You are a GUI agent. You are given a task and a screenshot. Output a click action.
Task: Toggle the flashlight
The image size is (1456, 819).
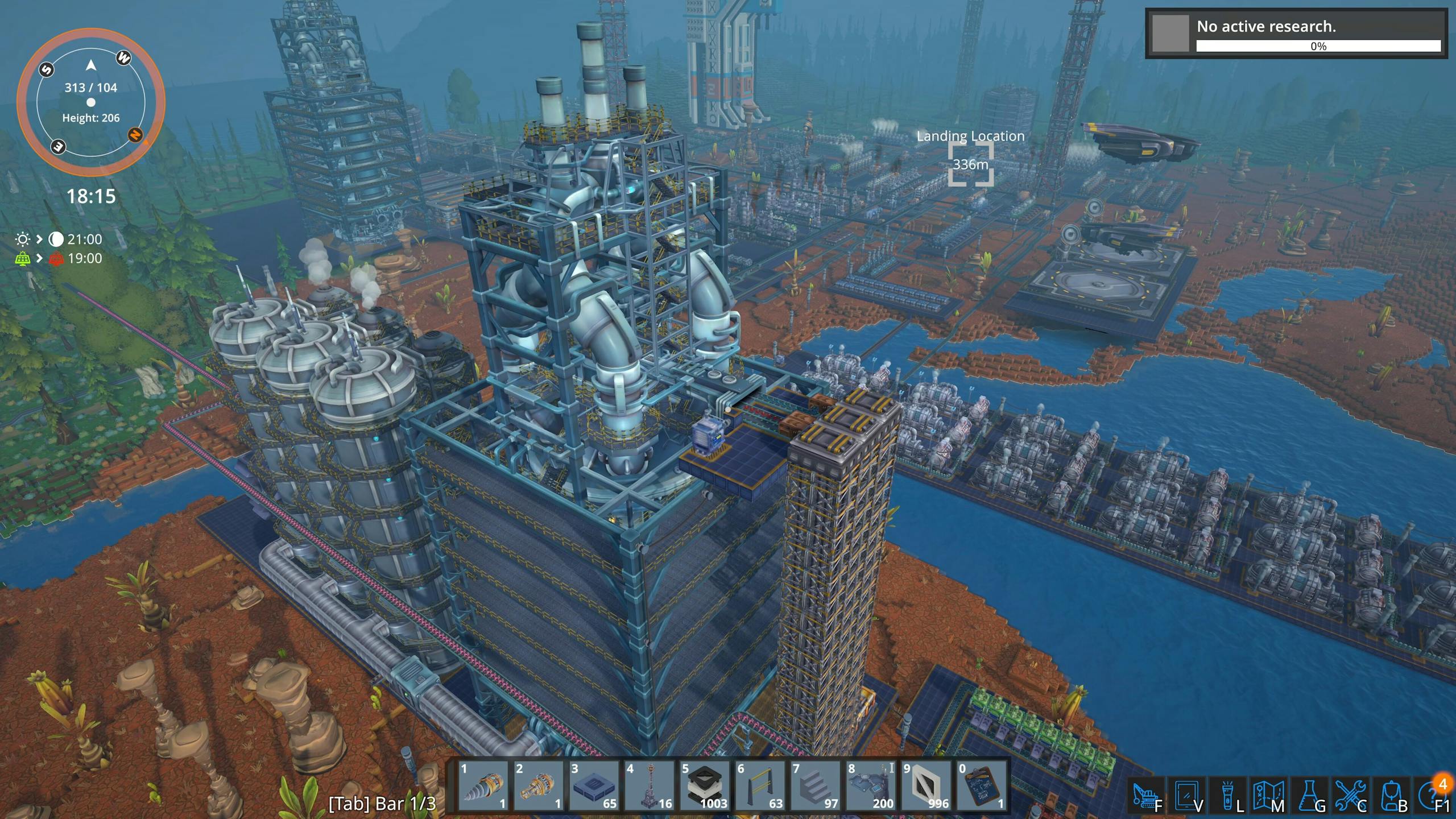coord(1228,796)
